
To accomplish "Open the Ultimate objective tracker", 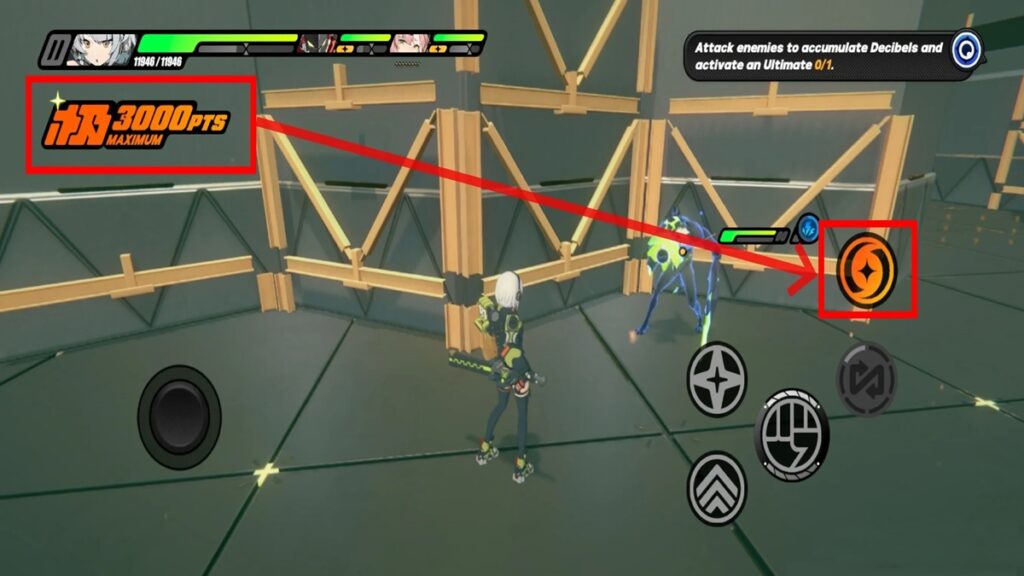I will coord(965,49).
